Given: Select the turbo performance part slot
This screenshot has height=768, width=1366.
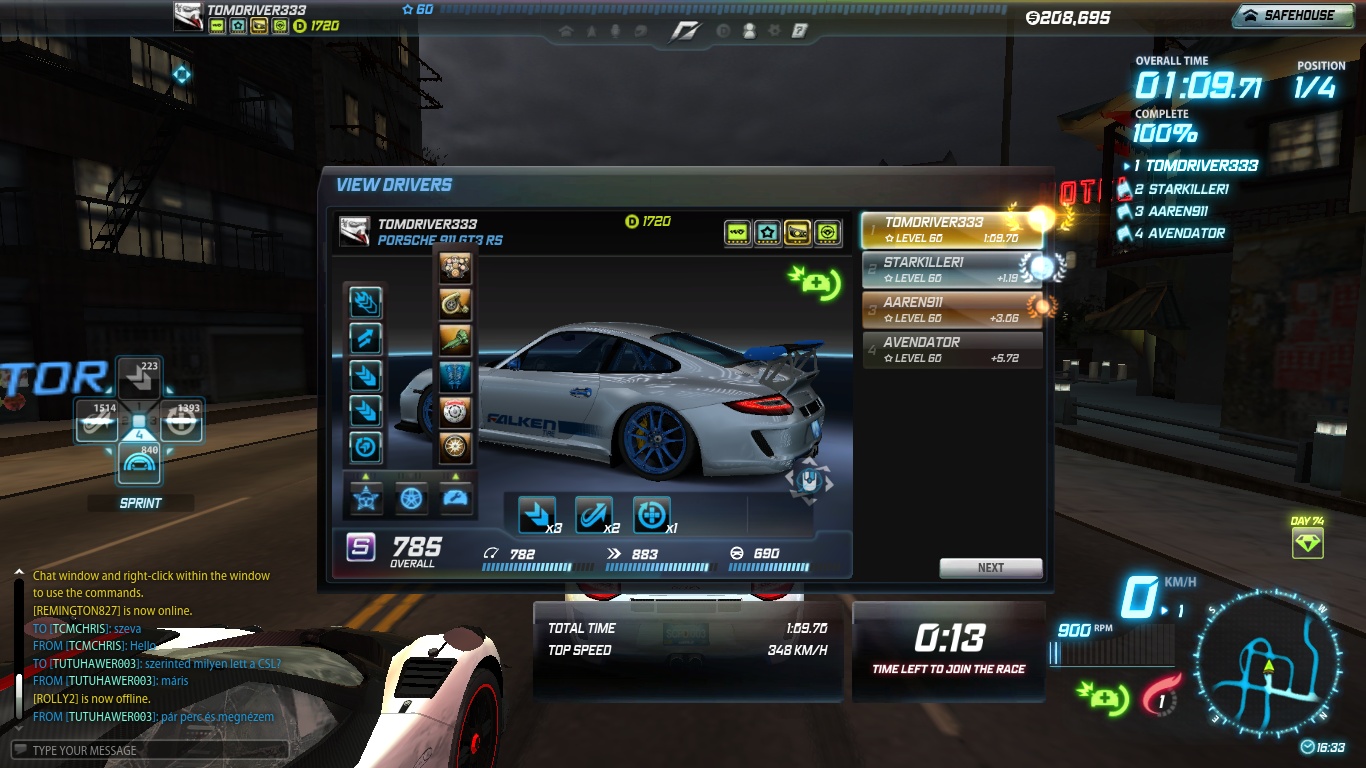Looking at the screenshot, I should (455, 304).
